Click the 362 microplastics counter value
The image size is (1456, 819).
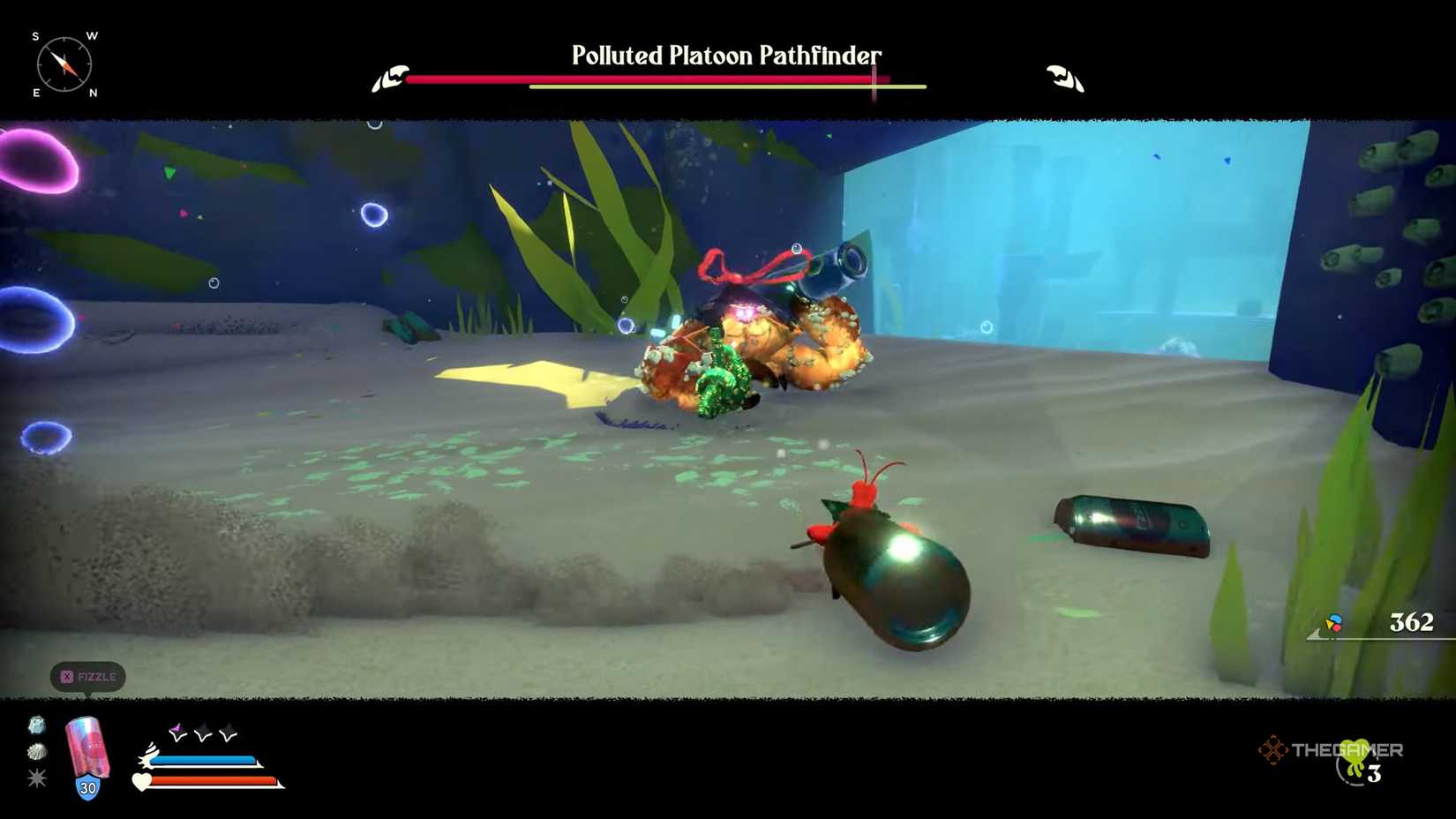(1413, 623)
